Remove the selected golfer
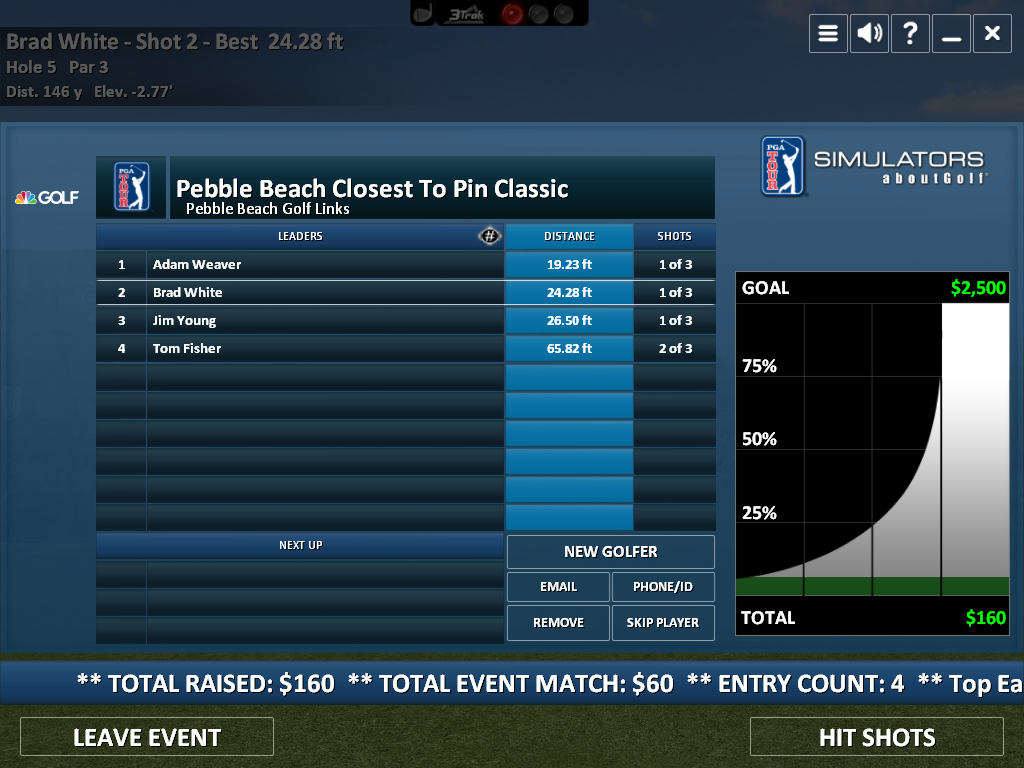 click(x=558, y=622)
